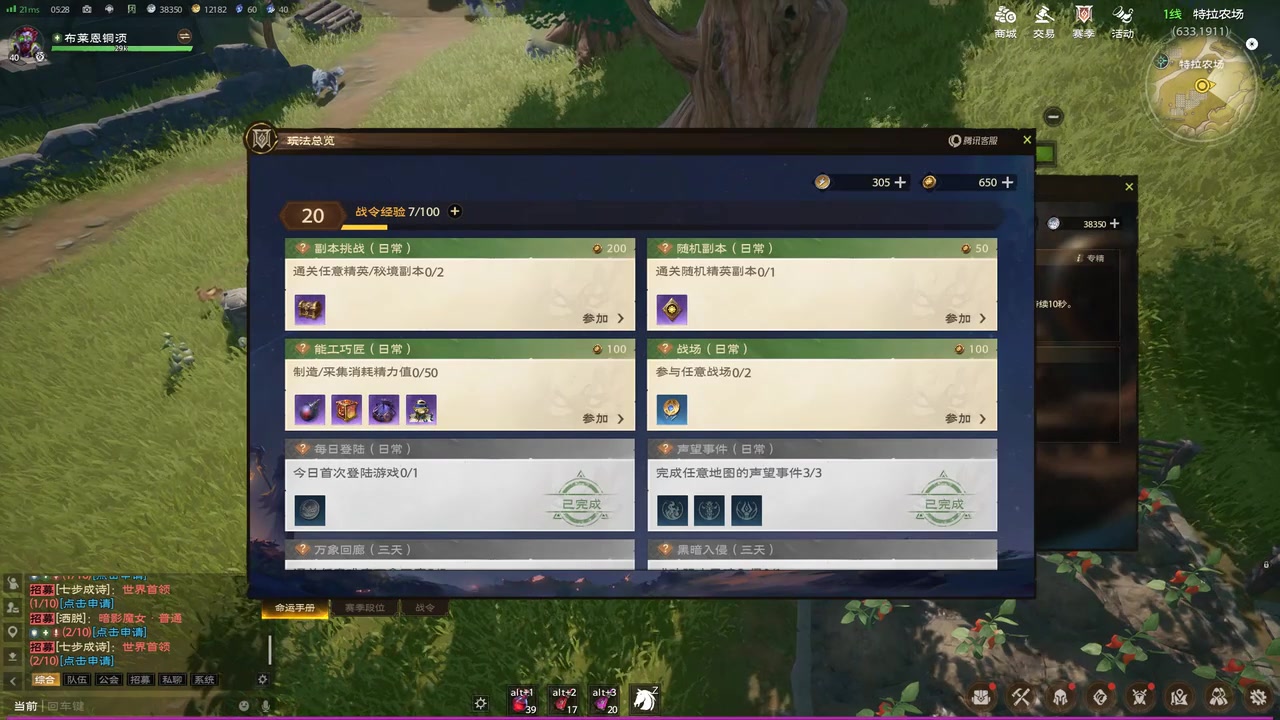Summon mount via the horse icon

(x=645, y=699)
